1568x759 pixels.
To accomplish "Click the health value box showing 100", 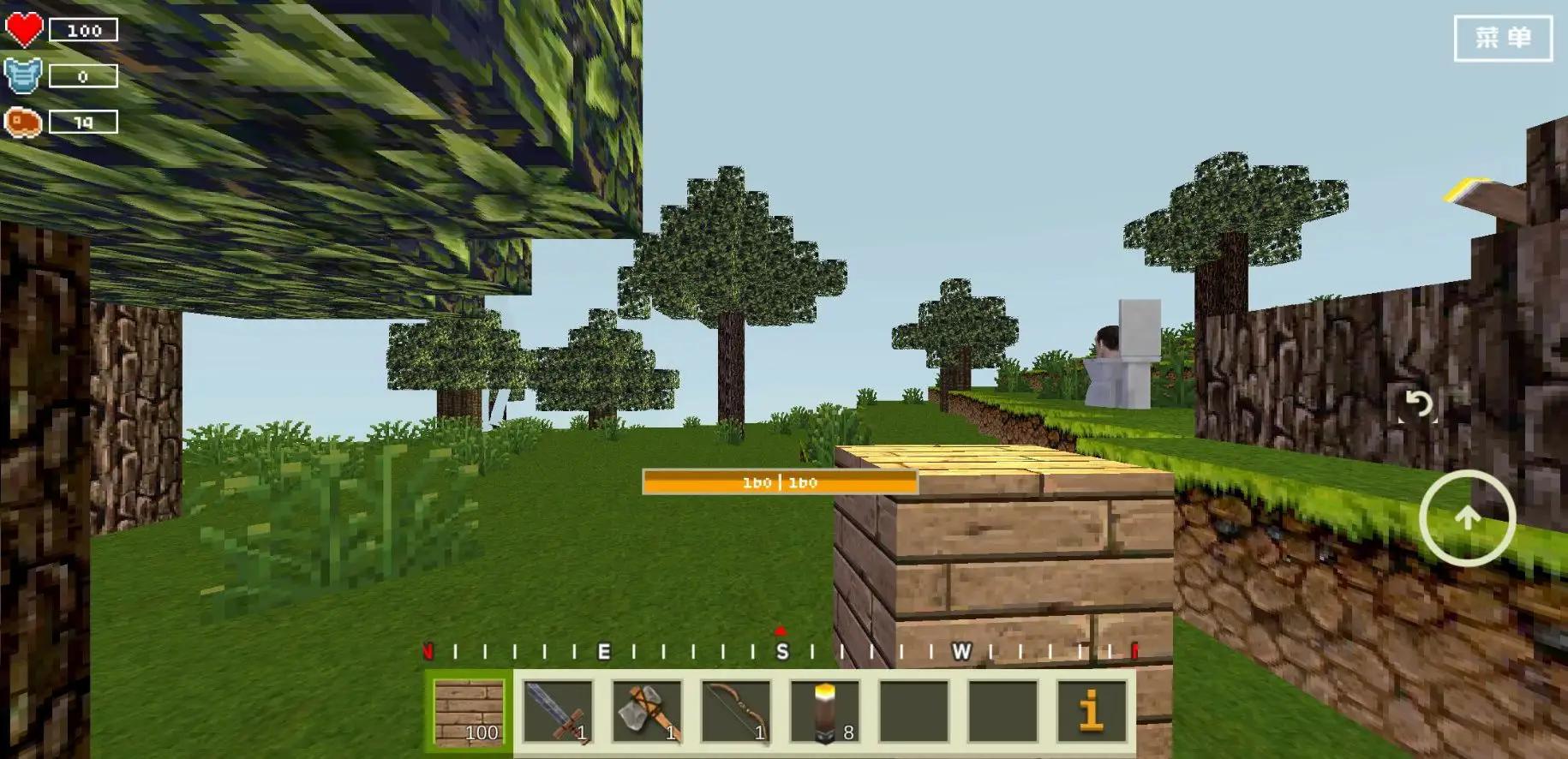I will (83, 28).
